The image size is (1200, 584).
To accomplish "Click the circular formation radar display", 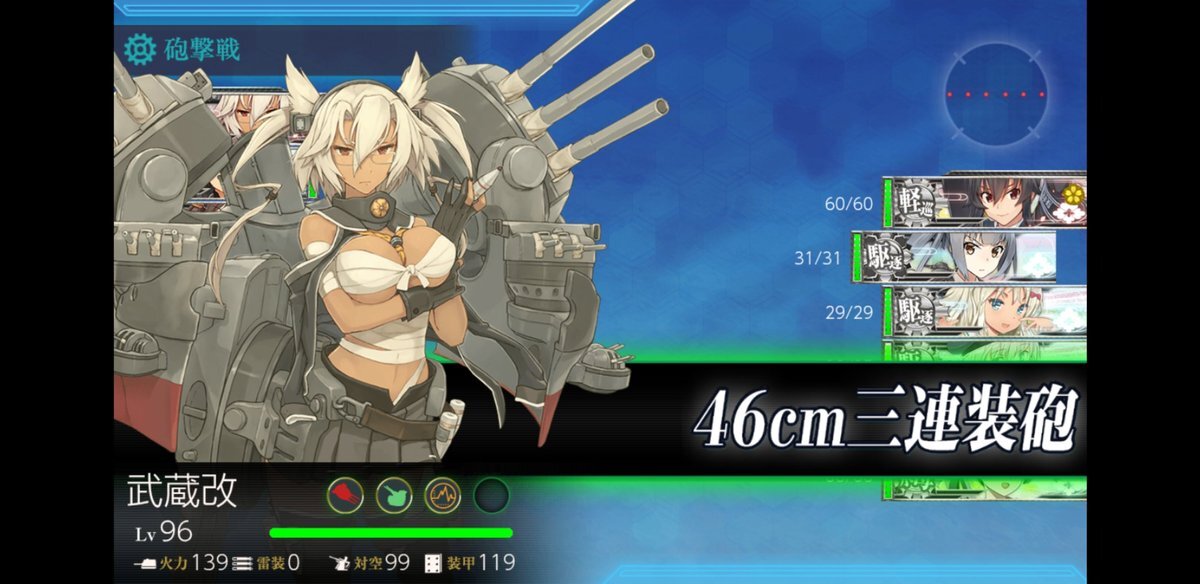I will (996, 95).
